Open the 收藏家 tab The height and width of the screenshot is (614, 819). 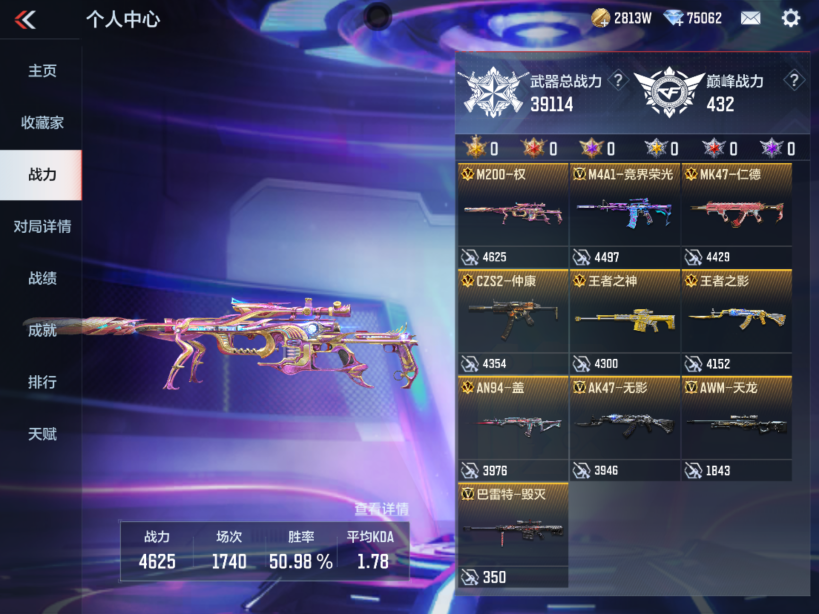click(41, 123)
